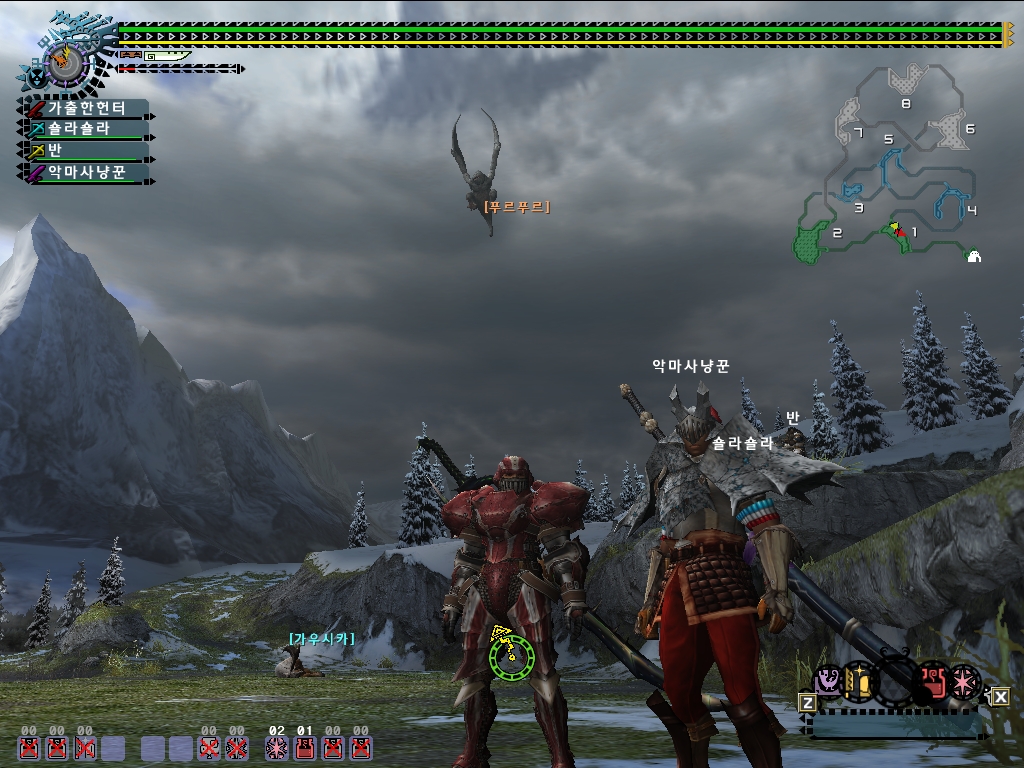Select area 8 on the minimap
Image resolution: width=1024 pixels, height=768 pixels.
[908, 78]
